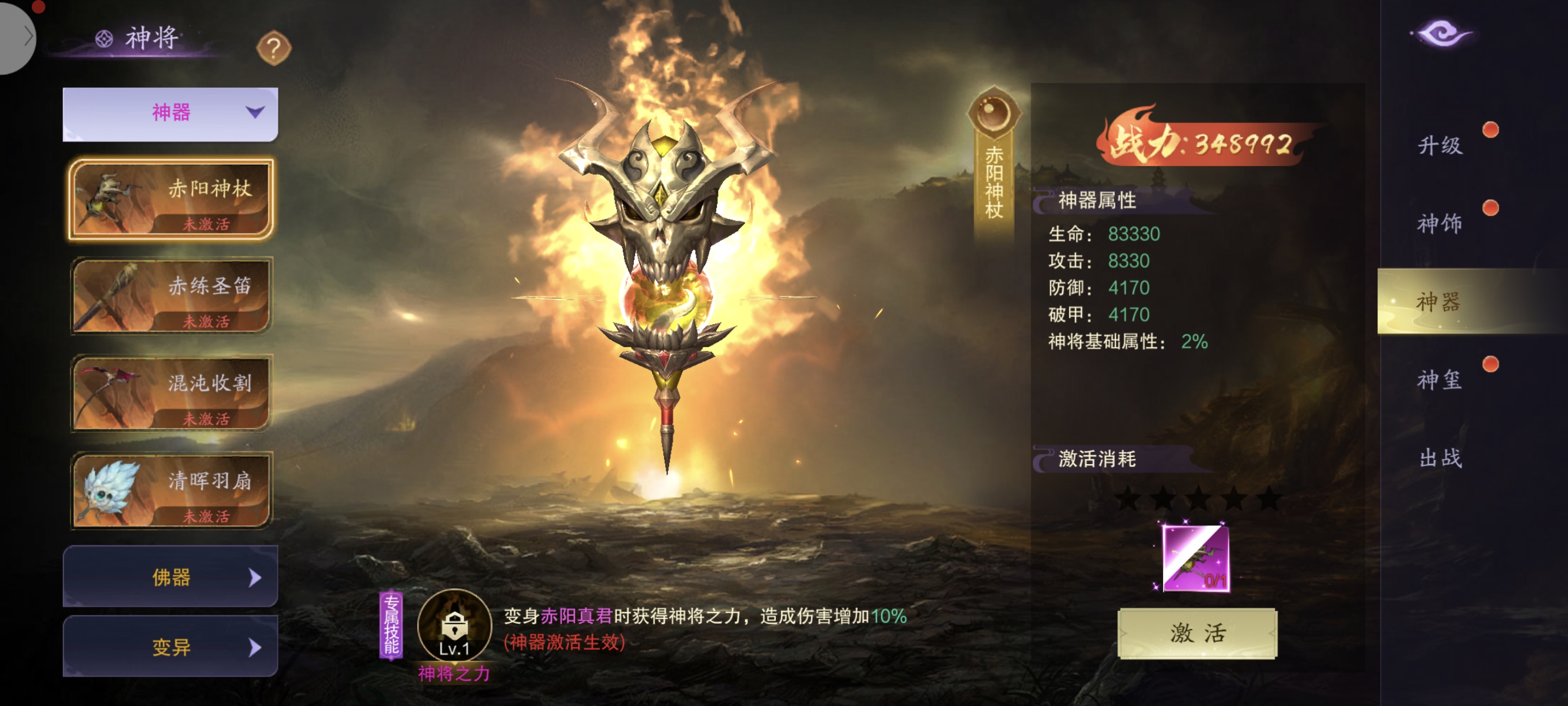Viewport: 1568px width, 706px height.
Task: Open the grey floating arrow handle
Action: pyautogui.click(x=17, y=36)
